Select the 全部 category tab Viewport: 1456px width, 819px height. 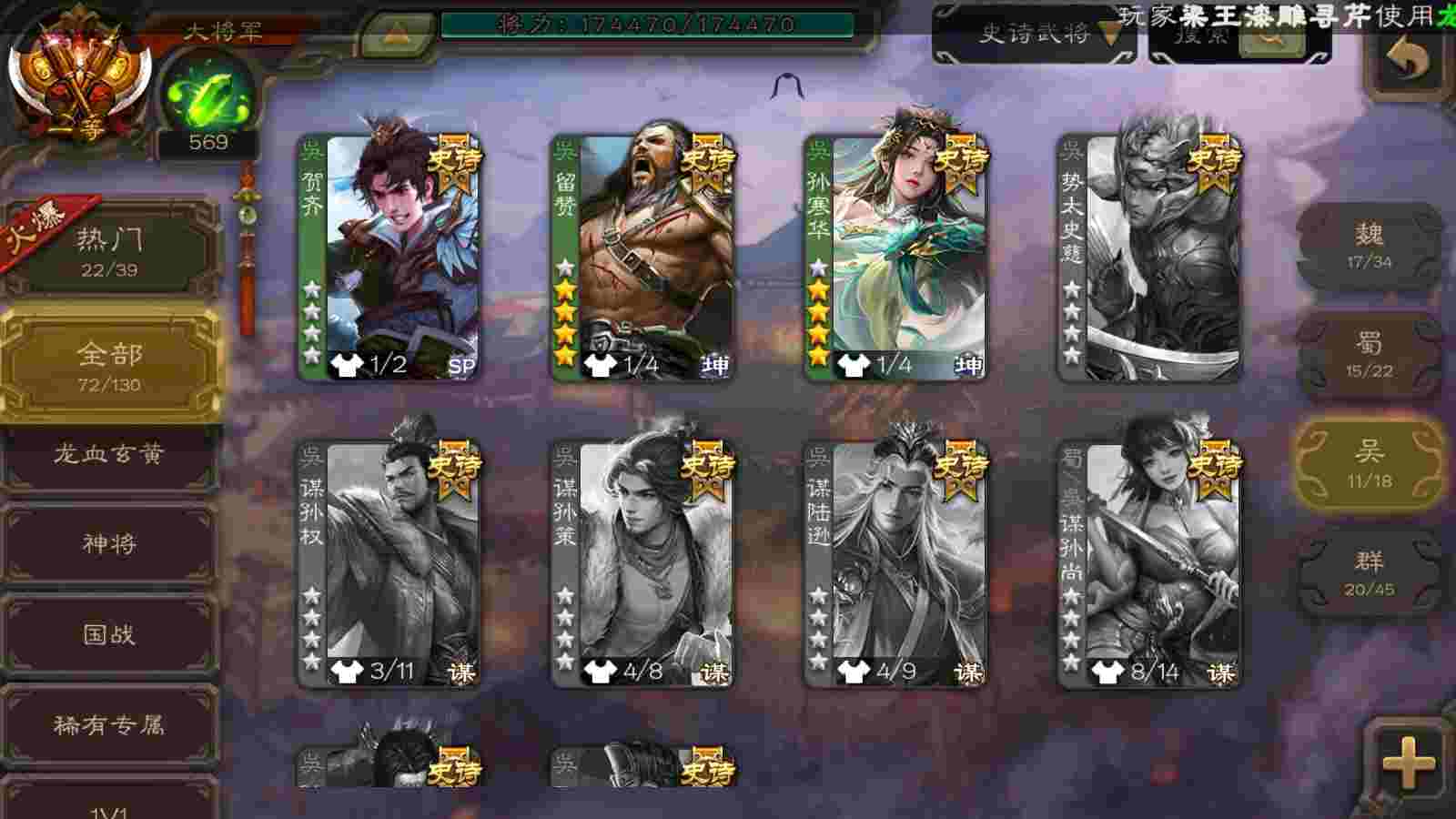(x=110, y=364)
